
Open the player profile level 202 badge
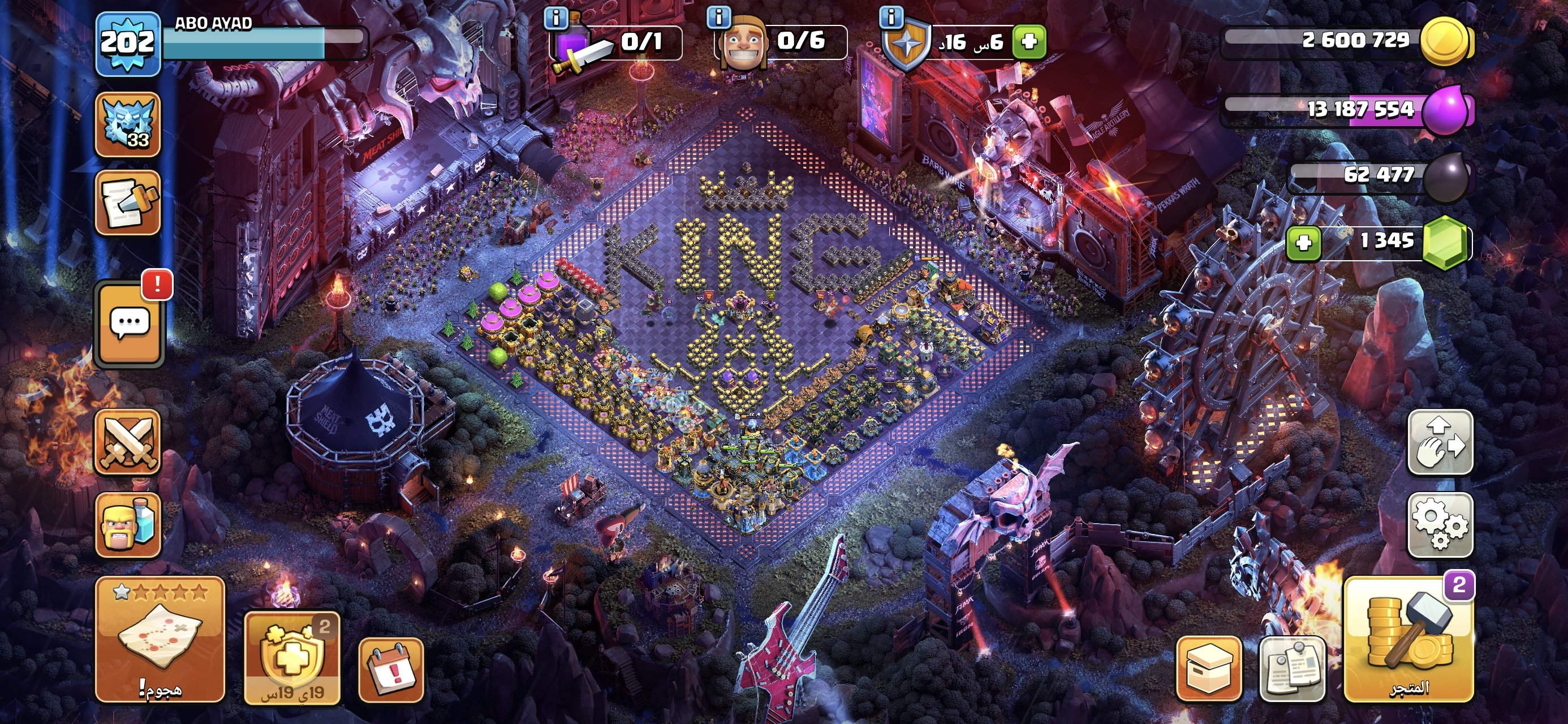coord(127,43)
